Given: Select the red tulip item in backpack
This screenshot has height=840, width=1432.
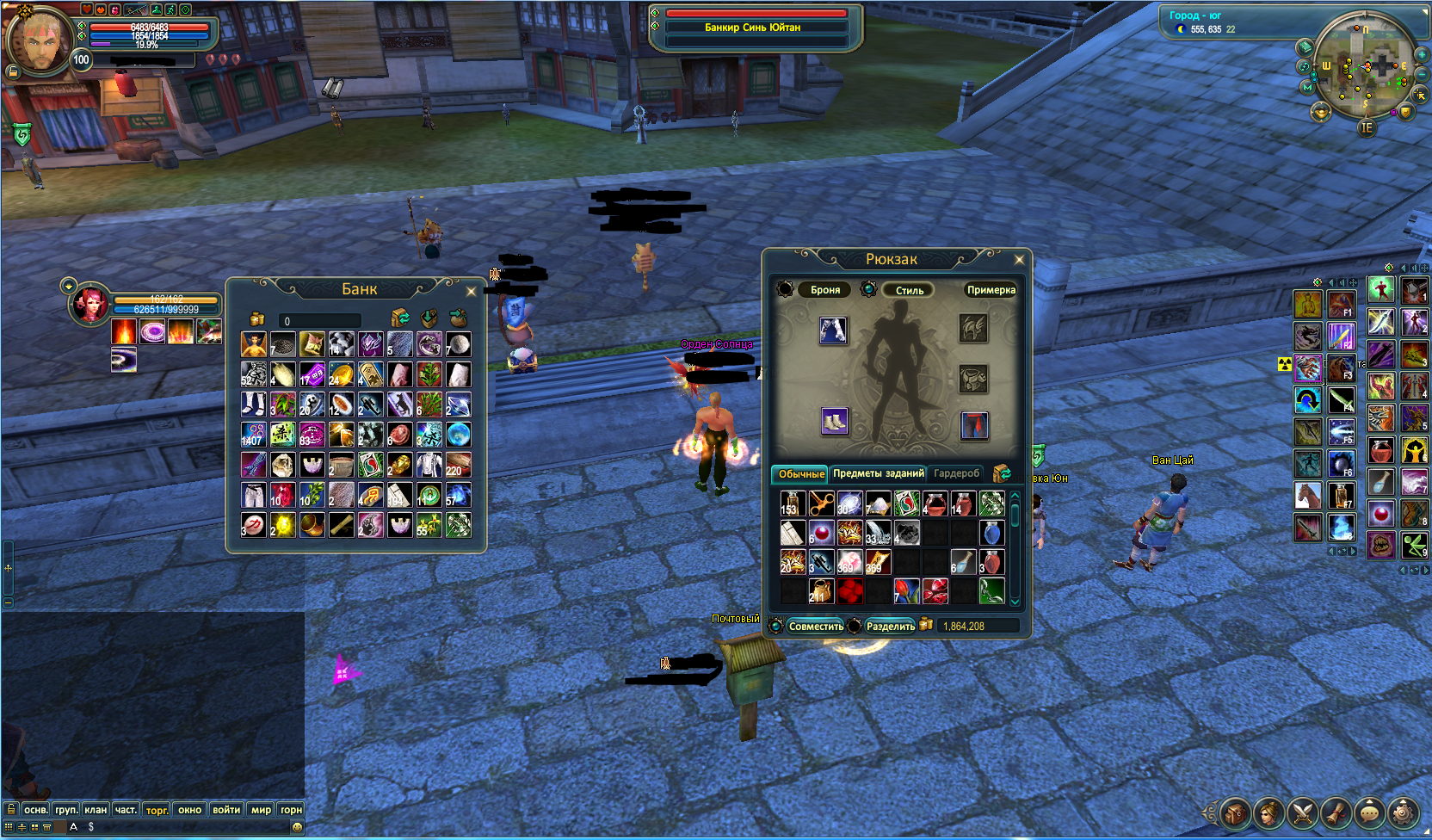Looking at the screenshot, I should 906,591.
